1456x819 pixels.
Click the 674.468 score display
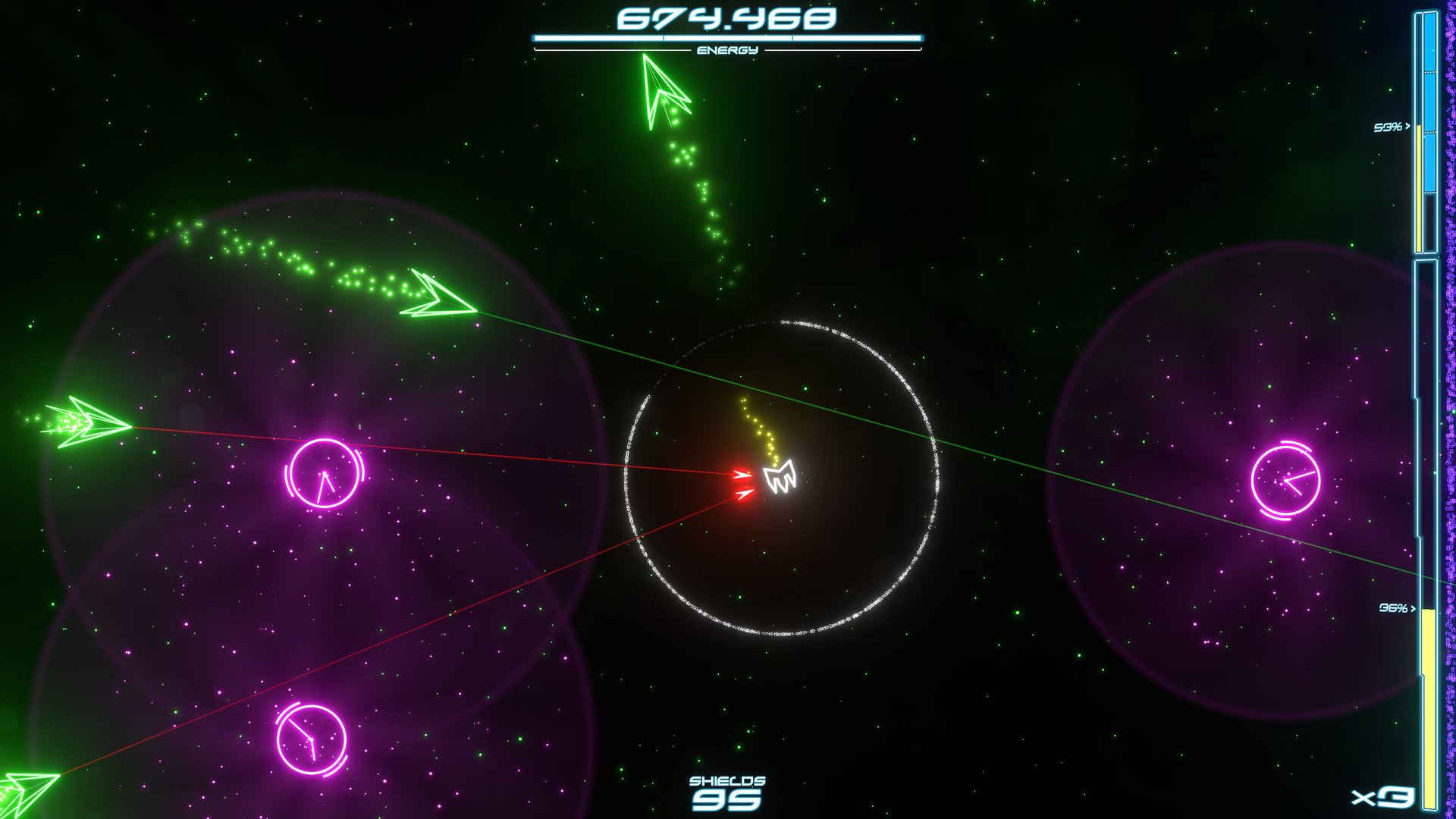point(726,18)
